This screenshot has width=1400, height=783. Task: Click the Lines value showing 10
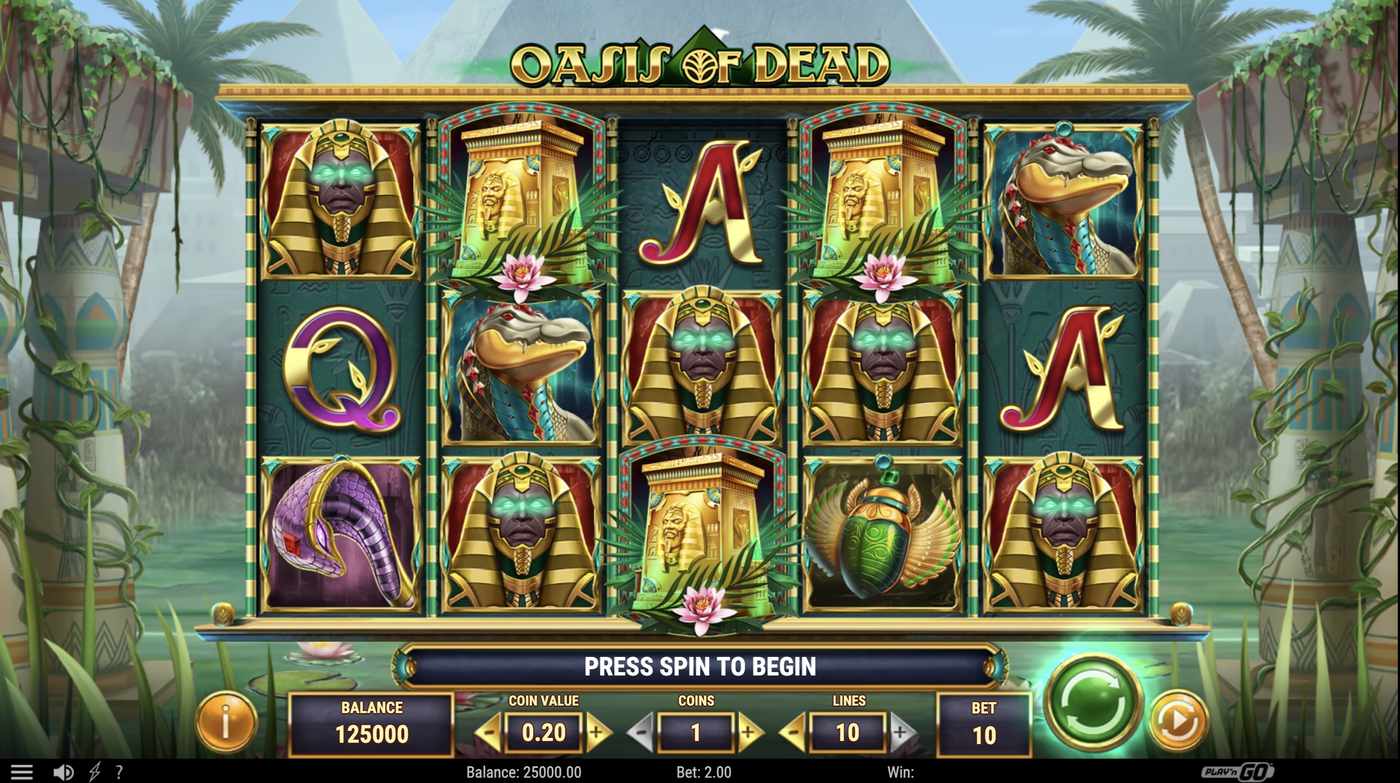tap(846, 733)
